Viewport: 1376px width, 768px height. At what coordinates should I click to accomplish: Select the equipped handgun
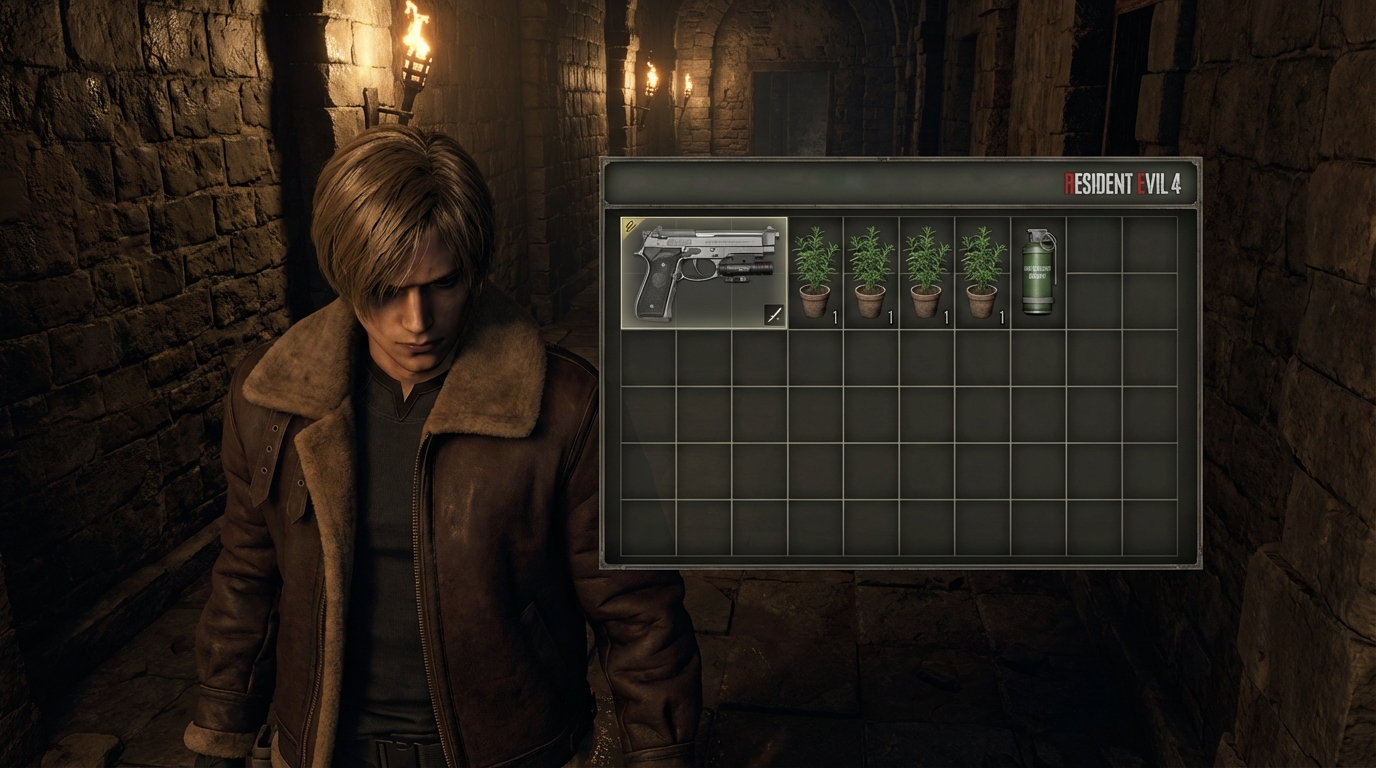coord(705,270)
